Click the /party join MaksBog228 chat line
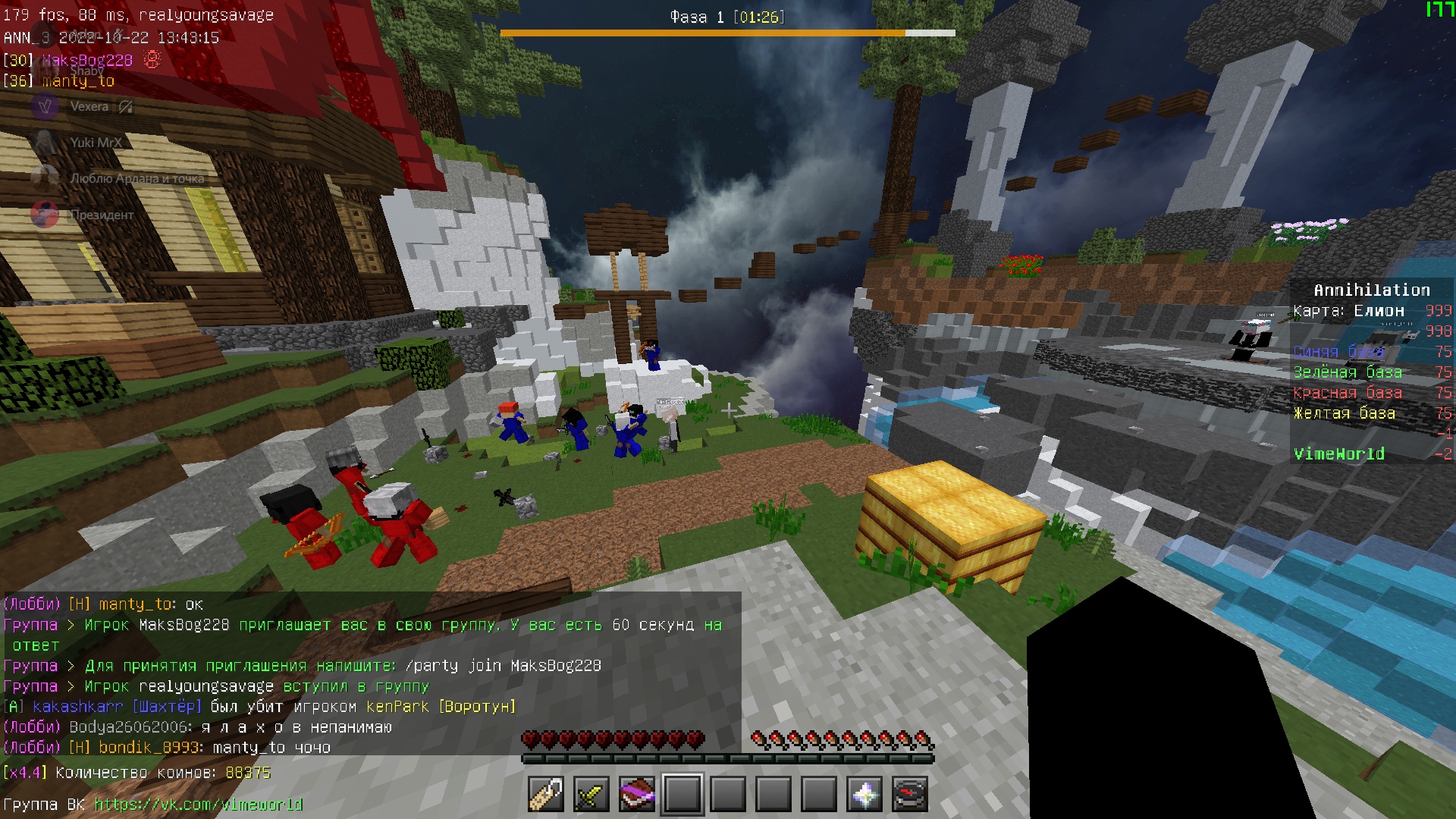Screen dimensions: 1456x819 click(x=503, y=666)
